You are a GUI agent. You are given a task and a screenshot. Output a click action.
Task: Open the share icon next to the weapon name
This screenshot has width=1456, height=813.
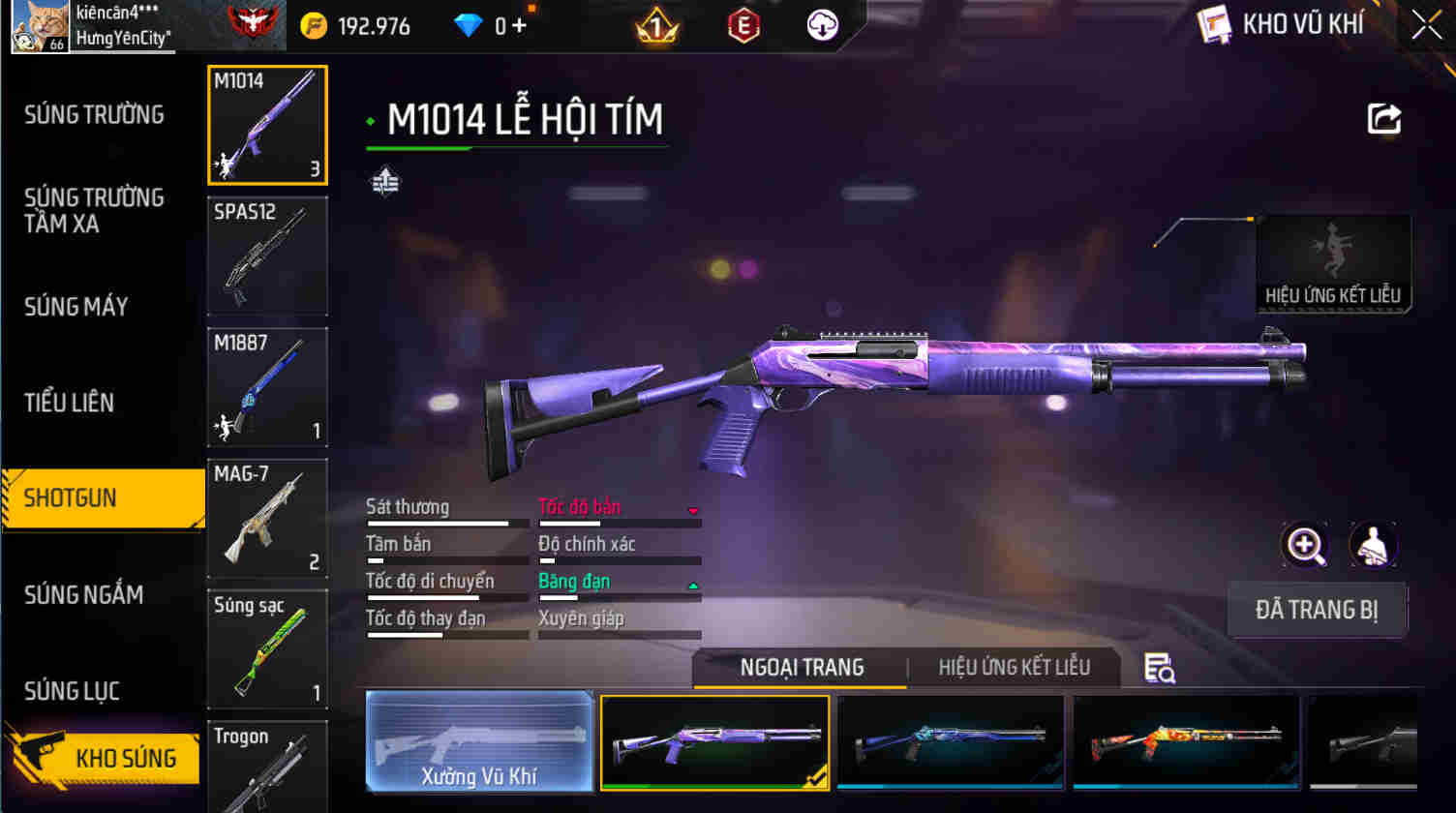pos(1383,117)
